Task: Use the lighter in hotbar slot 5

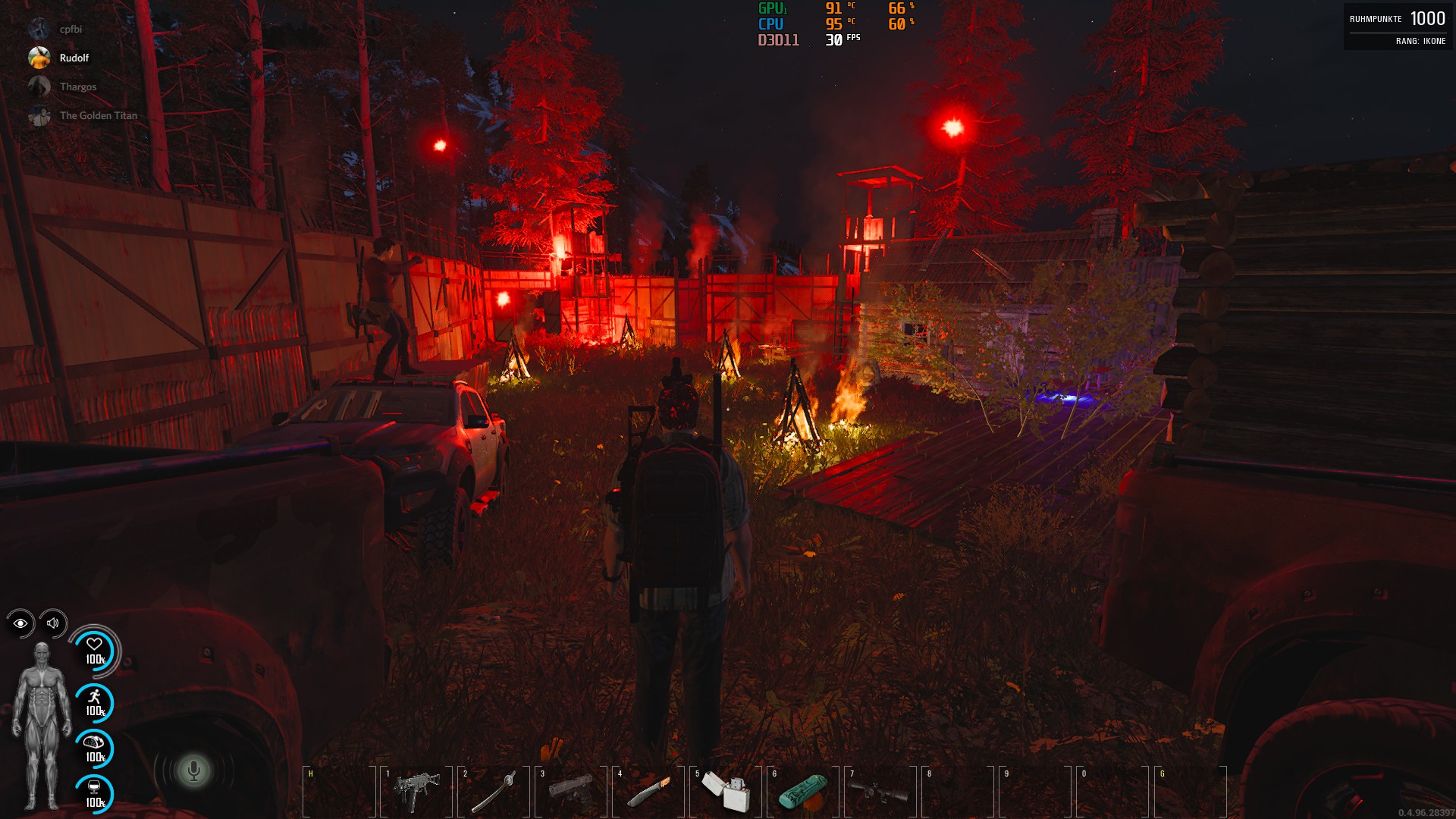Action: click(726, 791)
